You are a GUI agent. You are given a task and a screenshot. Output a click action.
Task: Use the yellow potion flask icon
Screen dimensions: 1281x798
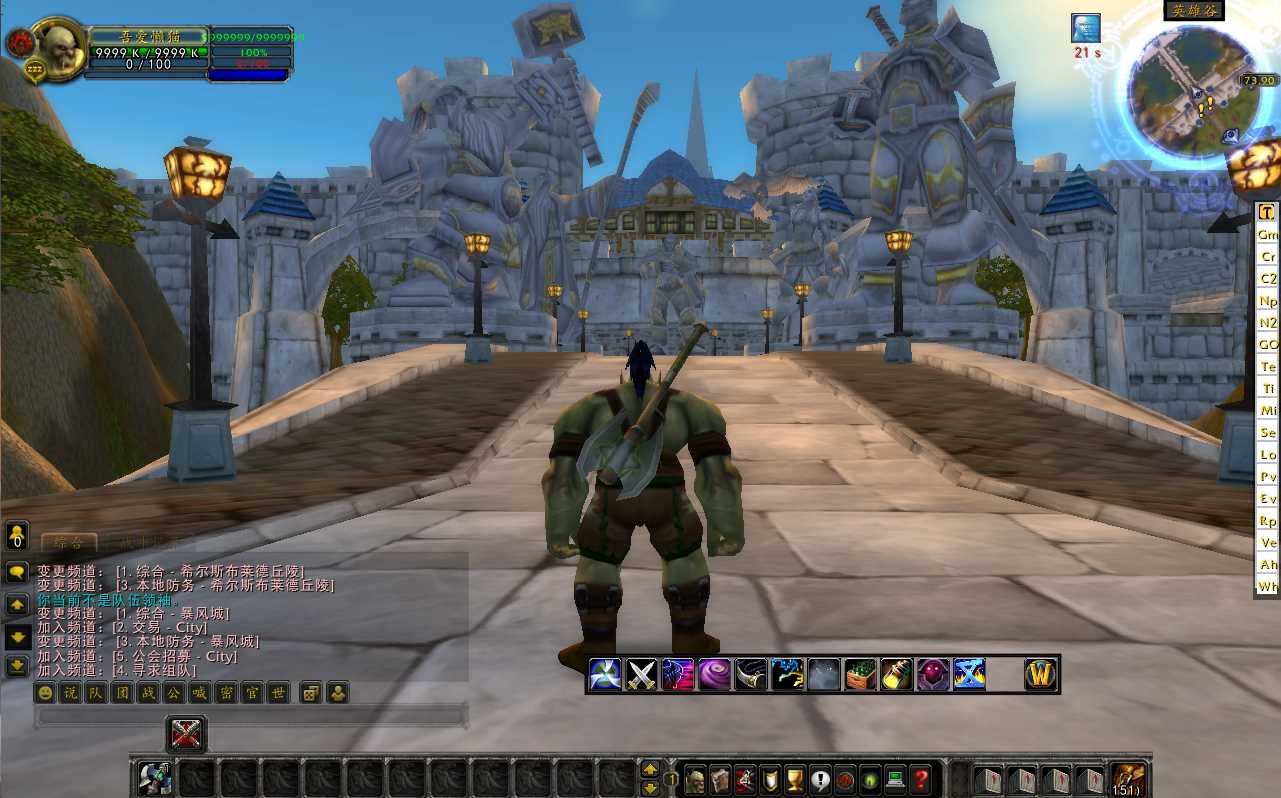tap(896, 675)
